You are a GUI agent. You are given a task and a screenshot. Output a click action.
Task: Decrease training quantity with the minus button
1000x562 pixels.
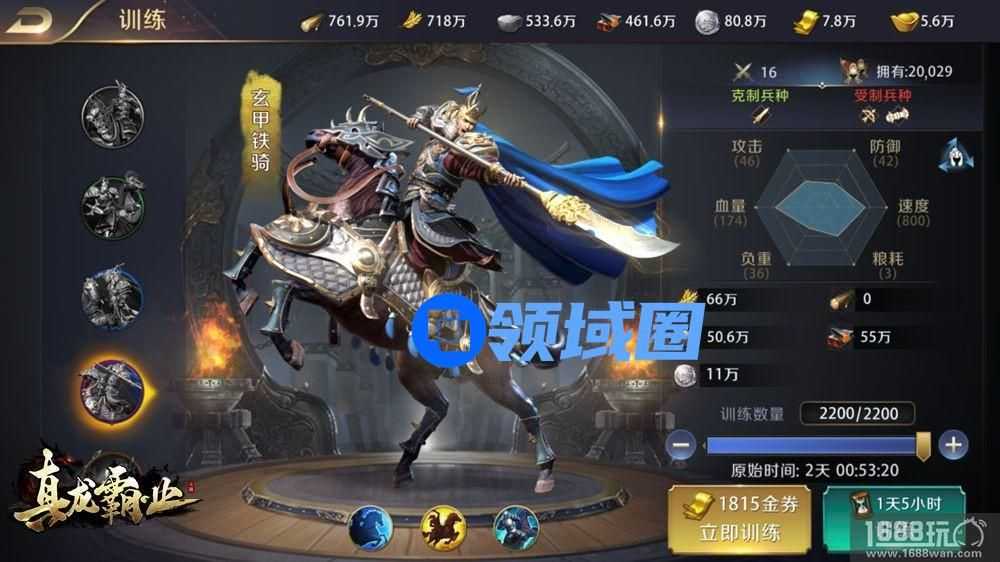683,445
